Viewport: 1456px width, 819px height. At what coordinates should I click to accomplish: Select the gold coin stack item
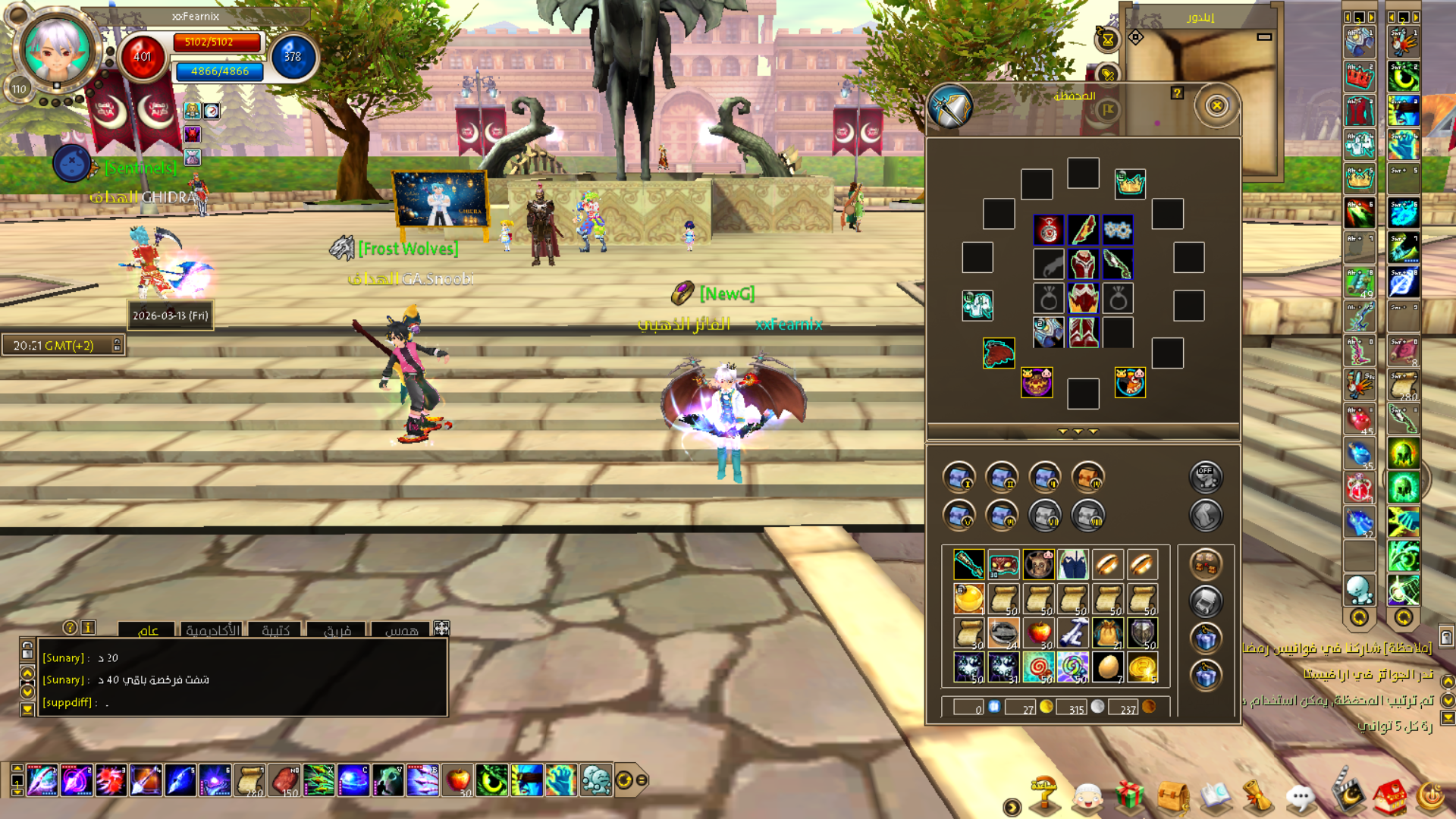pos(1142,667)
